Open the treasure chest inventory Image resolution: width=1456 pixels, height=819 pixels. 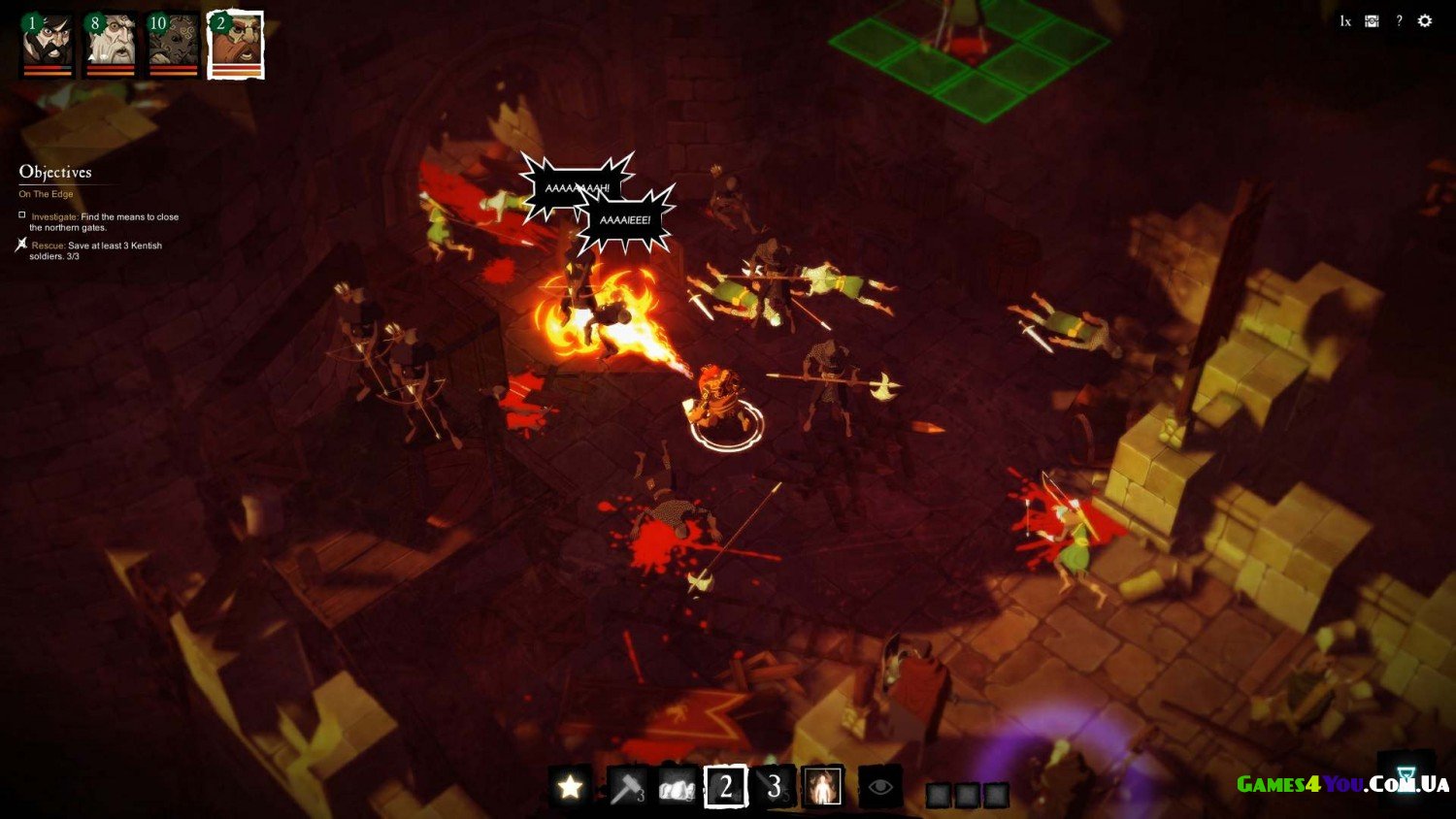tap(1372, 21)
